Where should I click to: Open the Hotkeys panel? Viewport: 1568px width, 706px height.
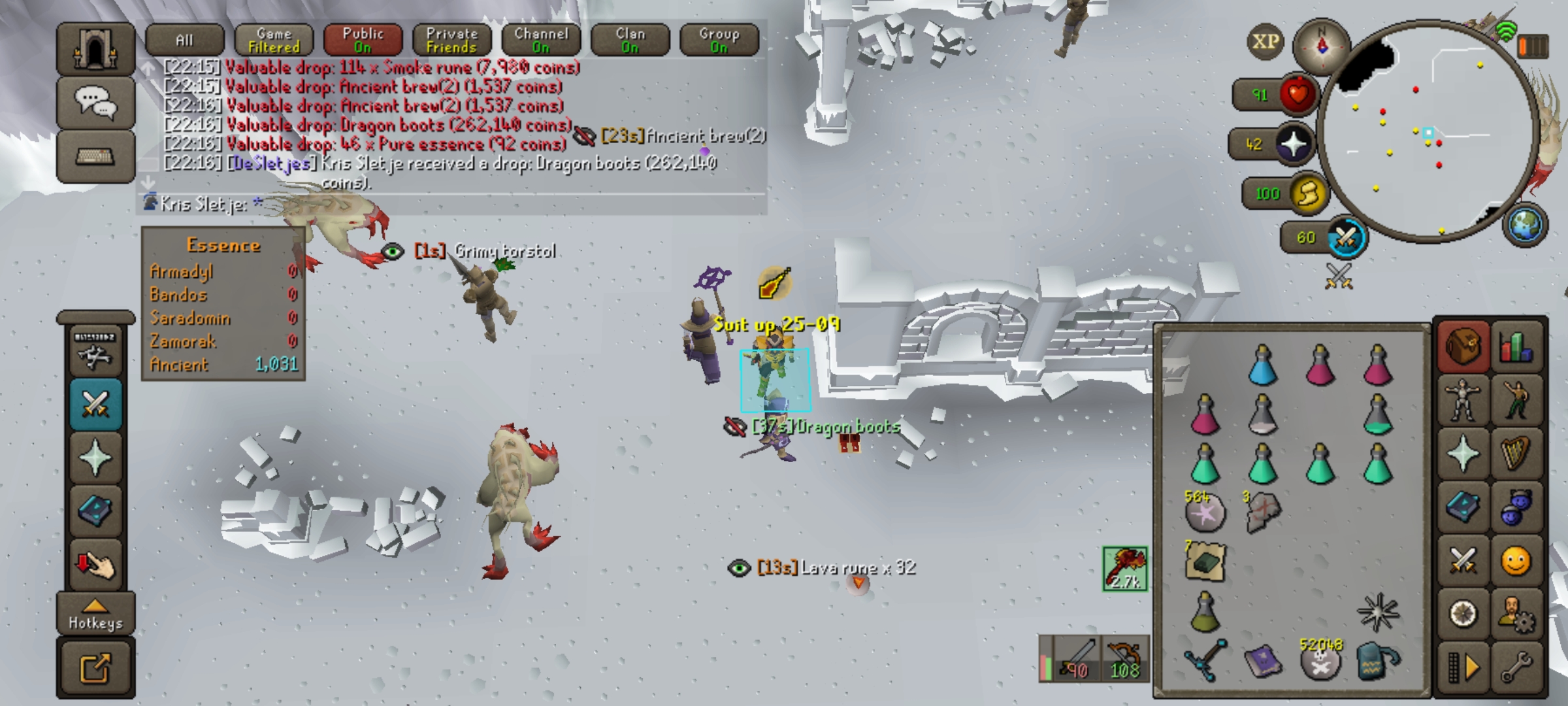[95, 614]
